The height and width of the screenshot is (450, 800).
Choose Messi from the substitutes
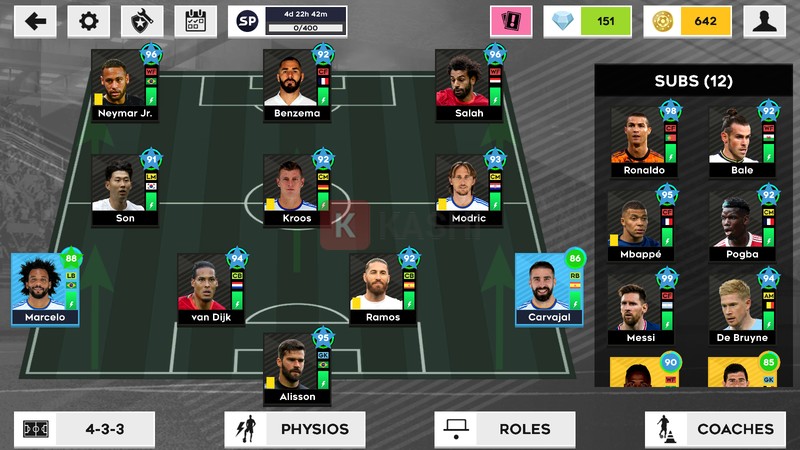point(644,310)
